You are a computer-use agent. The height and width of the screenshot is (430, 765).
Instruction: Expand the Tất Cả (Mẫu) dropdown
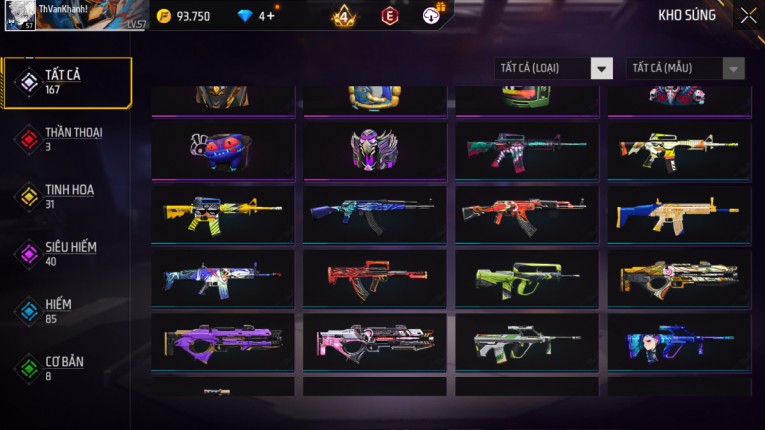[x=685, y=68]
